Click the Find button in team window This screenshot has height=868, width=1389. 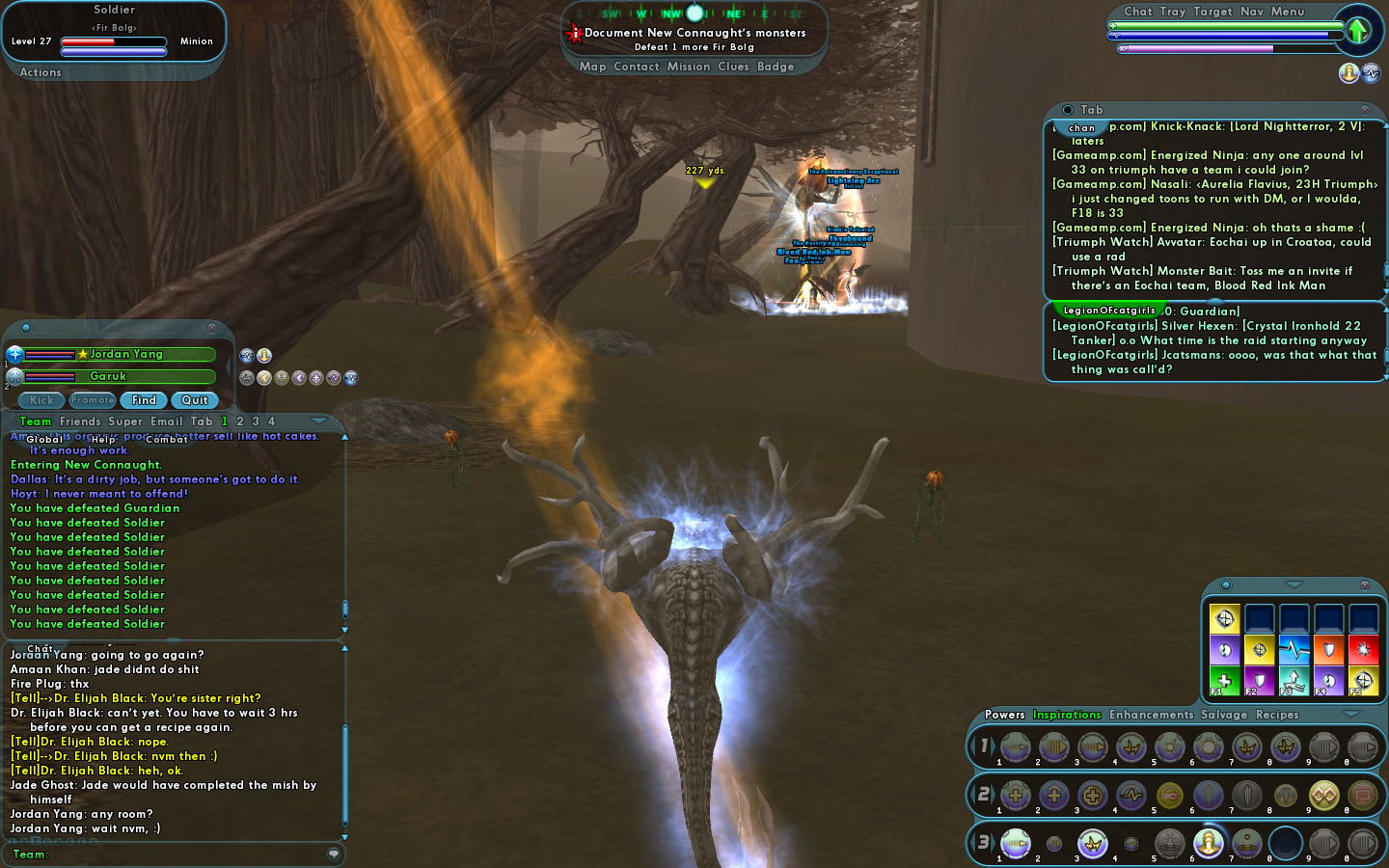click(x=144, y=400)
